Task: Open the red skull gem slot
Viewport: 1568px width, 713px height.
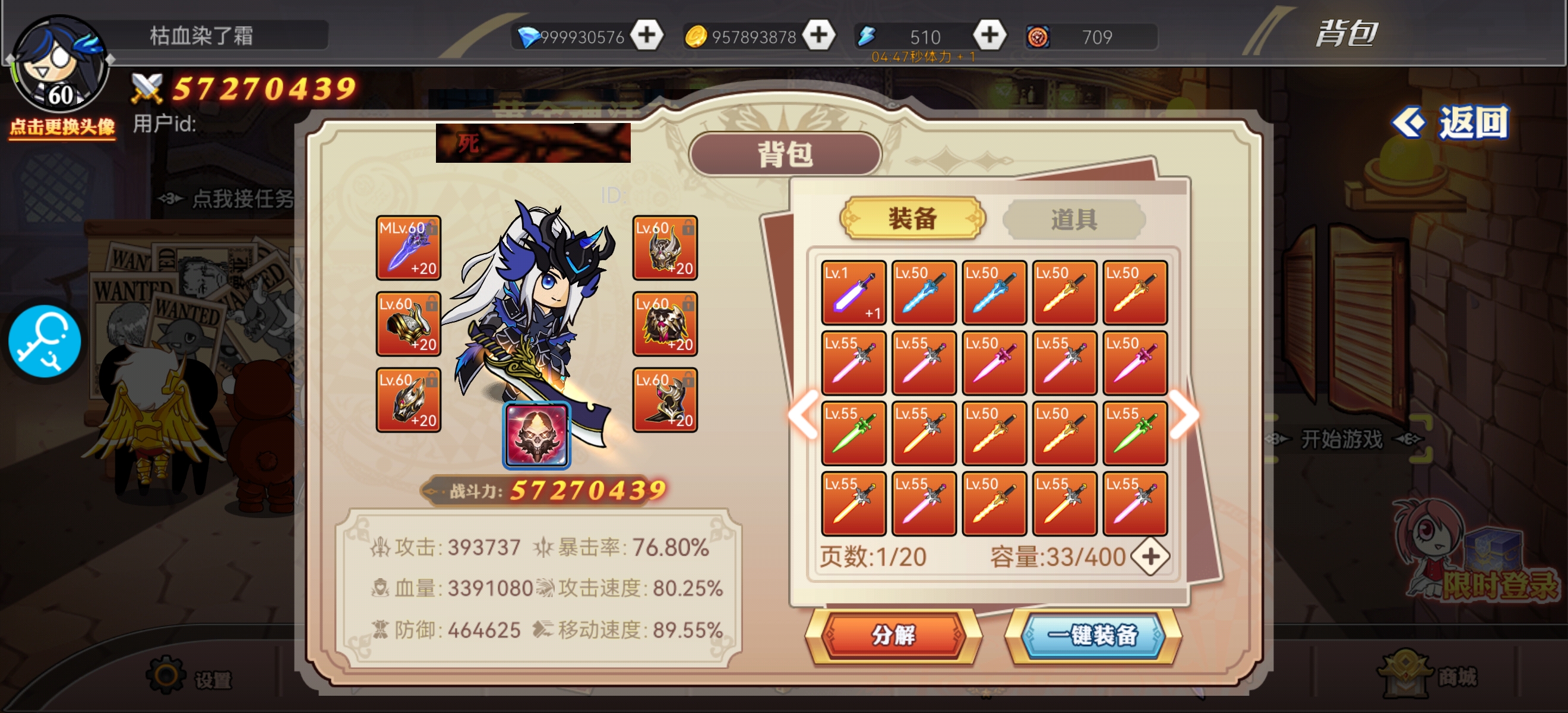Action: [536, 435]
